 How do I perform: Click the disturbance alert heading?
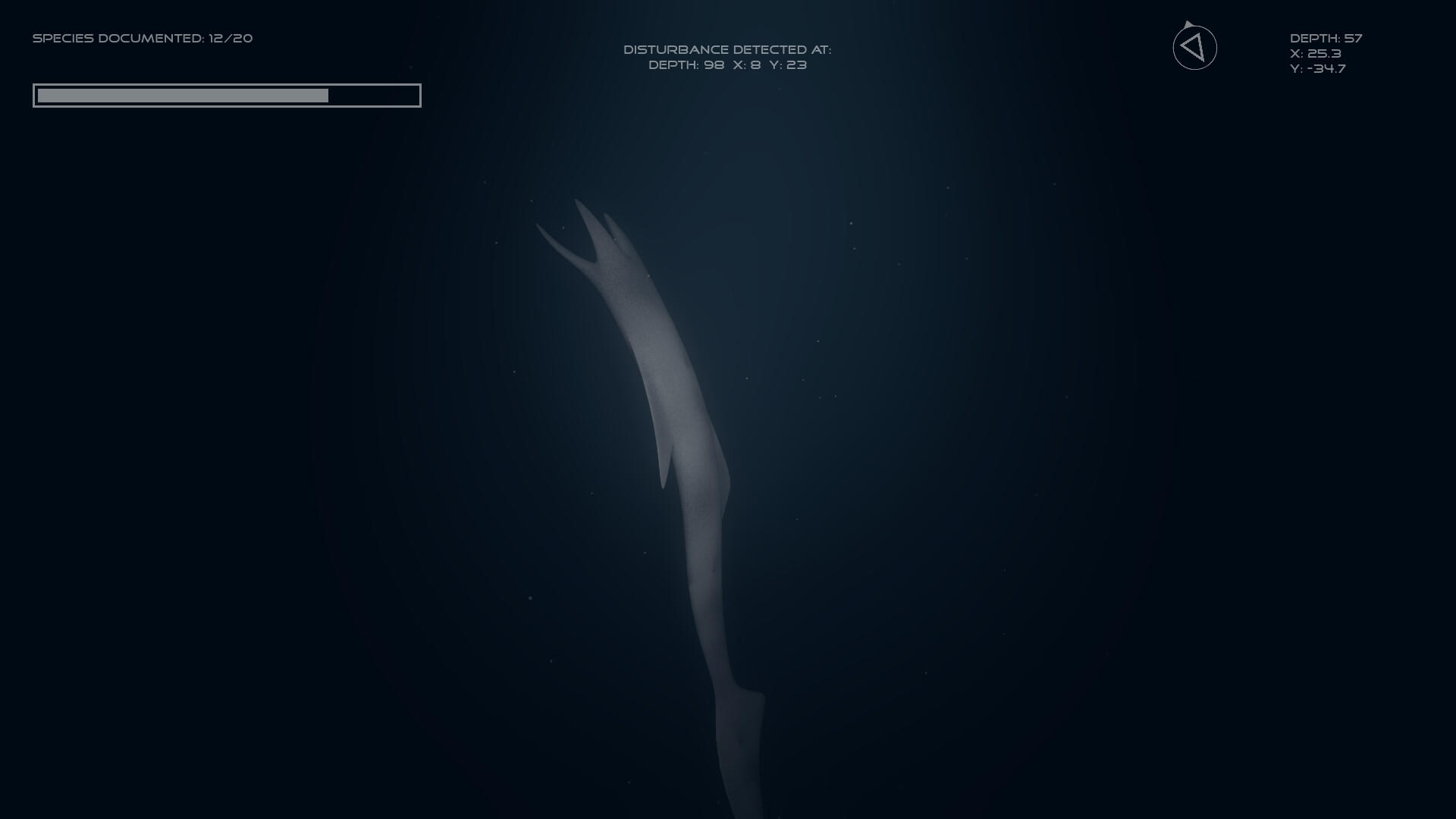(727, 49)
